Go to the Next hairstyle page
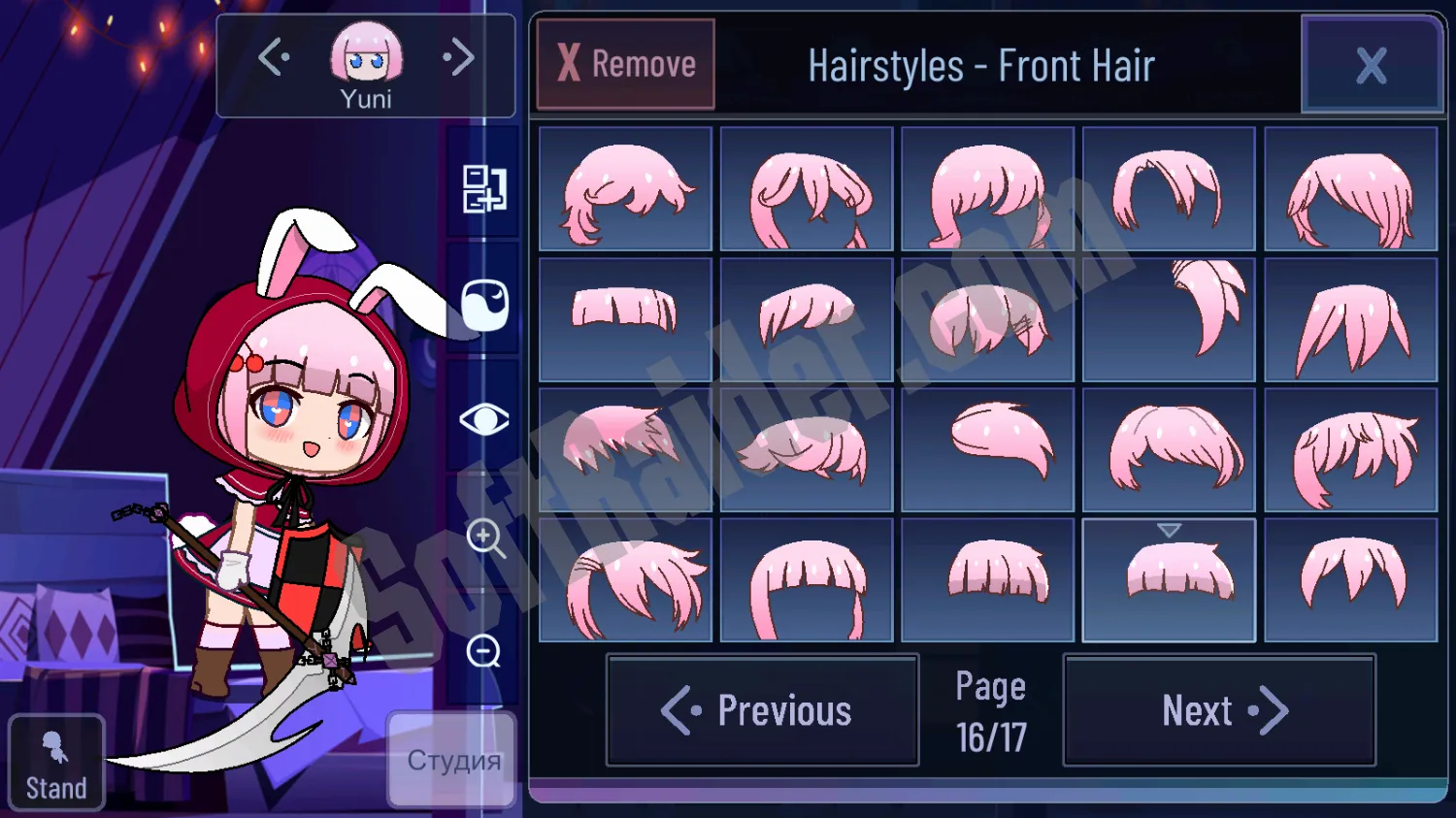Image resolution: width=1456 pixels, height=818 pixels. 1219,710
